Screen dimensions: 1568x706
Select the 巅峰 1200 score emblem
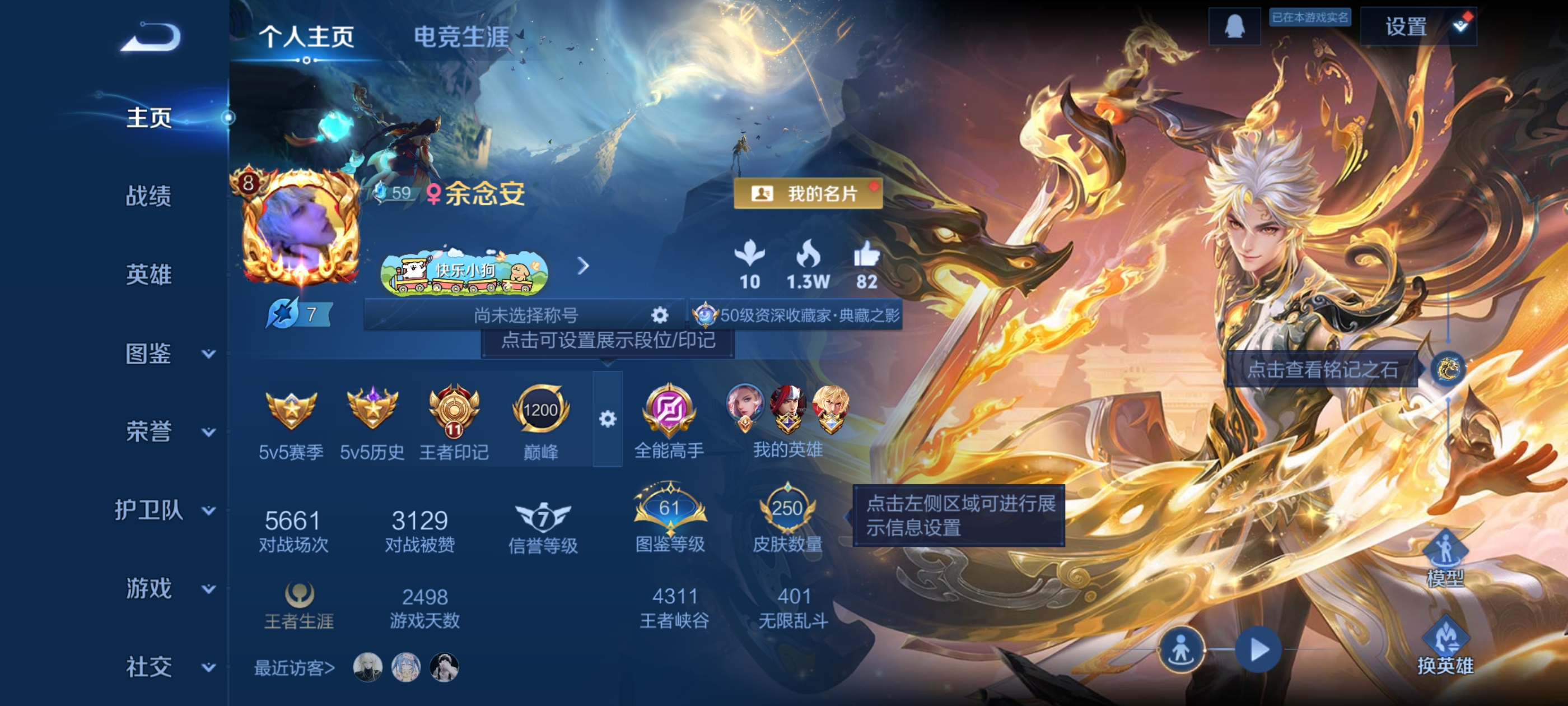[x=540, y=411]
